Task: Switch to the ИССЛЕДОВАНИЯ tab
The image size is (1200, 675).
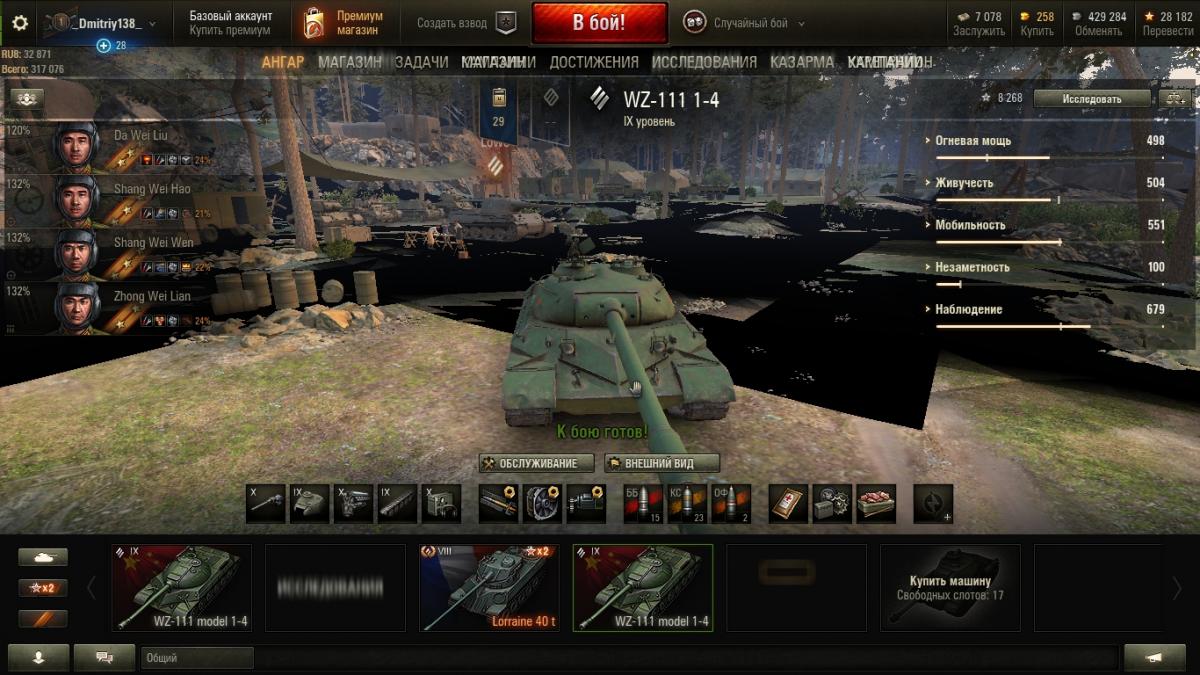Action: [x=704, y=62]
